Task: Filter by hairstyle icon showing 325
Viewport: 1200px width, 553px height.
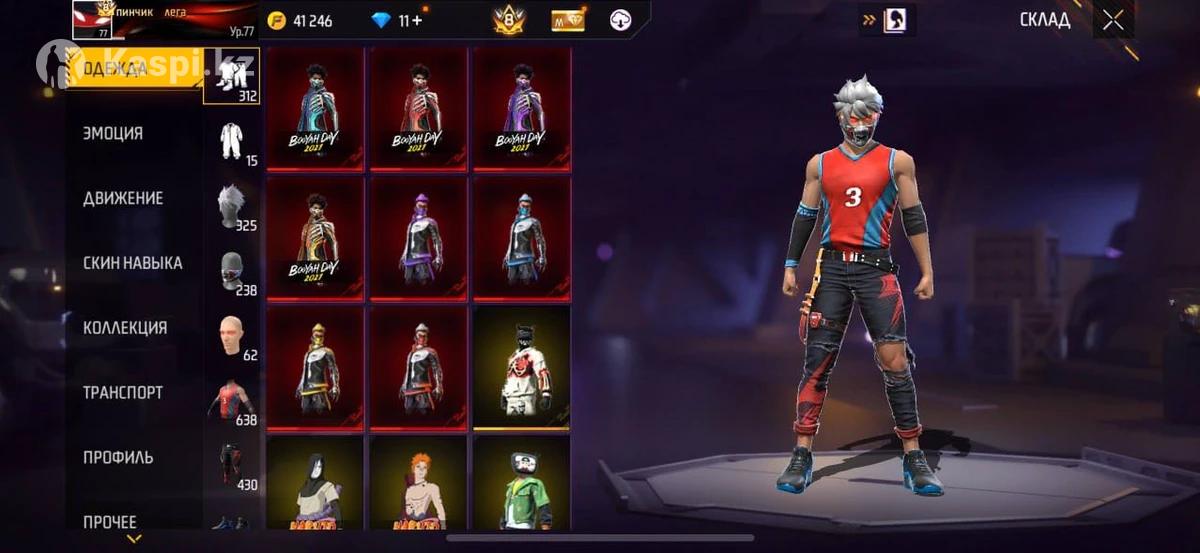Action: (x=232, y=206)
